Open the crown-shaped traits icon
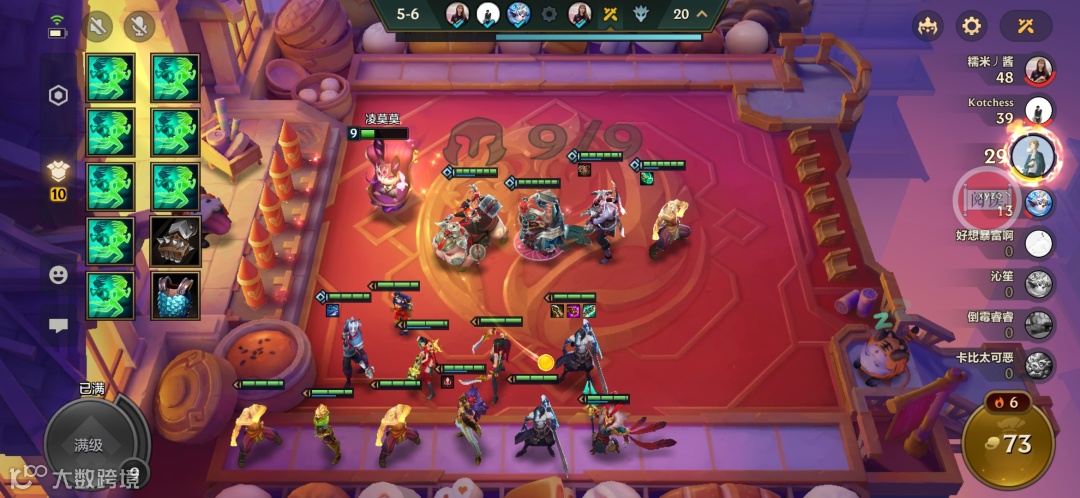Viewport: 1080px width, 498px height. point(927,26)
